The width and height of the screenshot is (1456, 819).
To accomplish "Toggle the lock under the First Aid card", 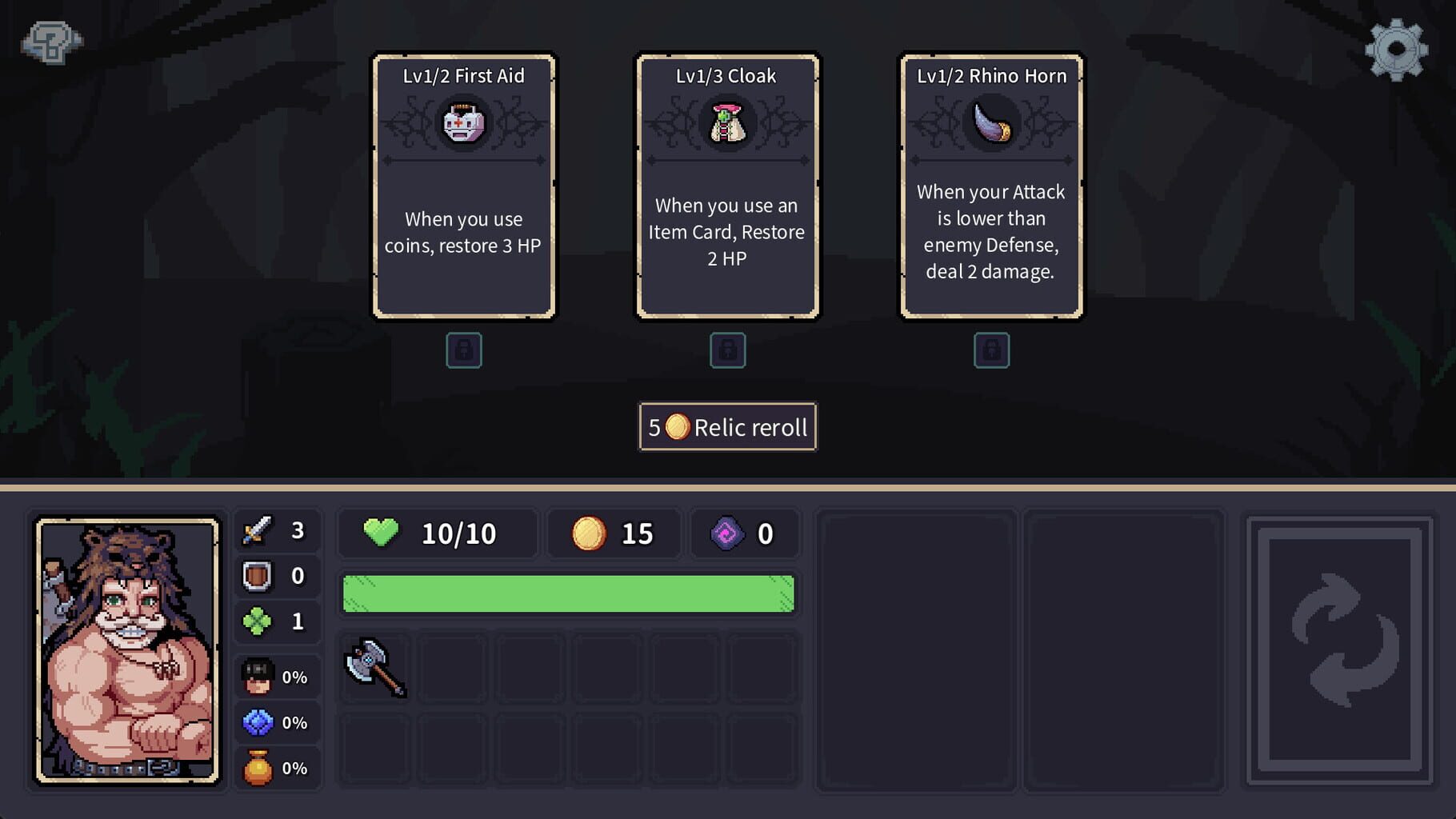I will [x=464, y=350].
